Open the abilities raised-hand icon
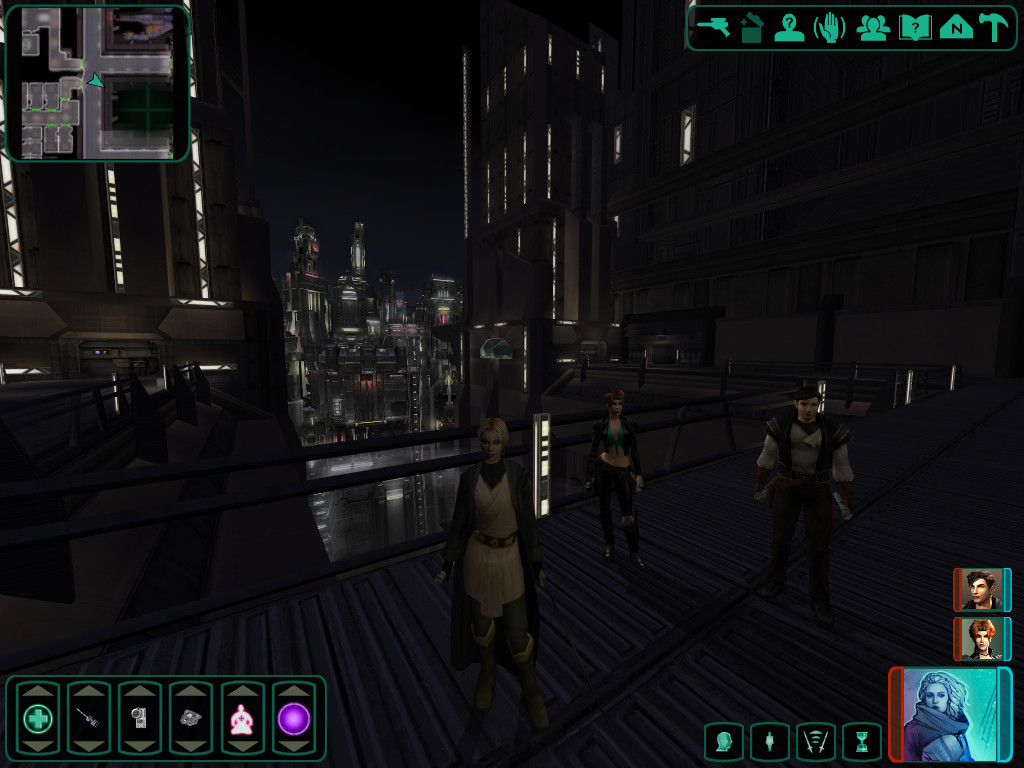 pos(830,27)
